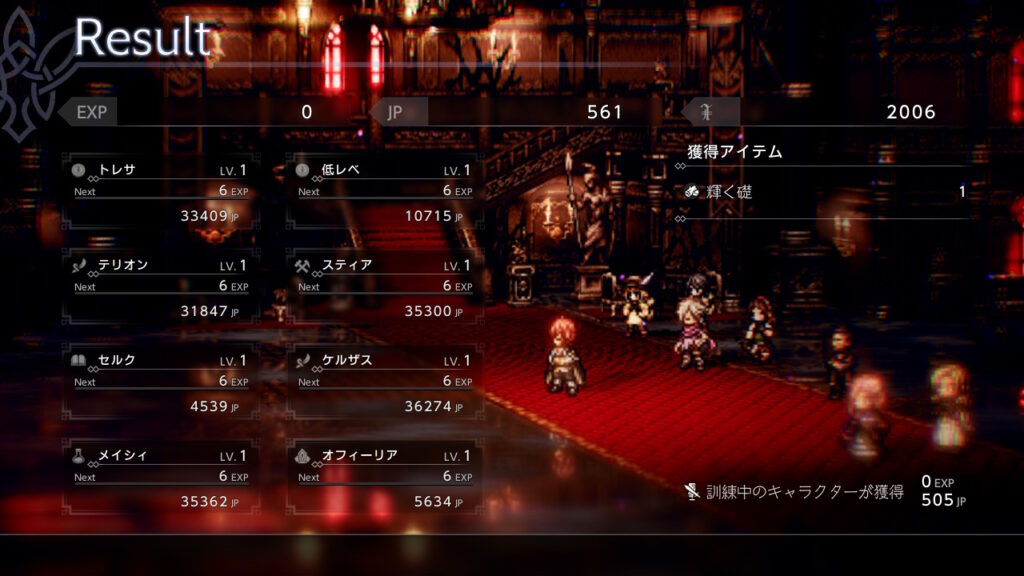
Task: Select the メイシィ character result panel
Action: pyautogui.click(x=159, y=477)
